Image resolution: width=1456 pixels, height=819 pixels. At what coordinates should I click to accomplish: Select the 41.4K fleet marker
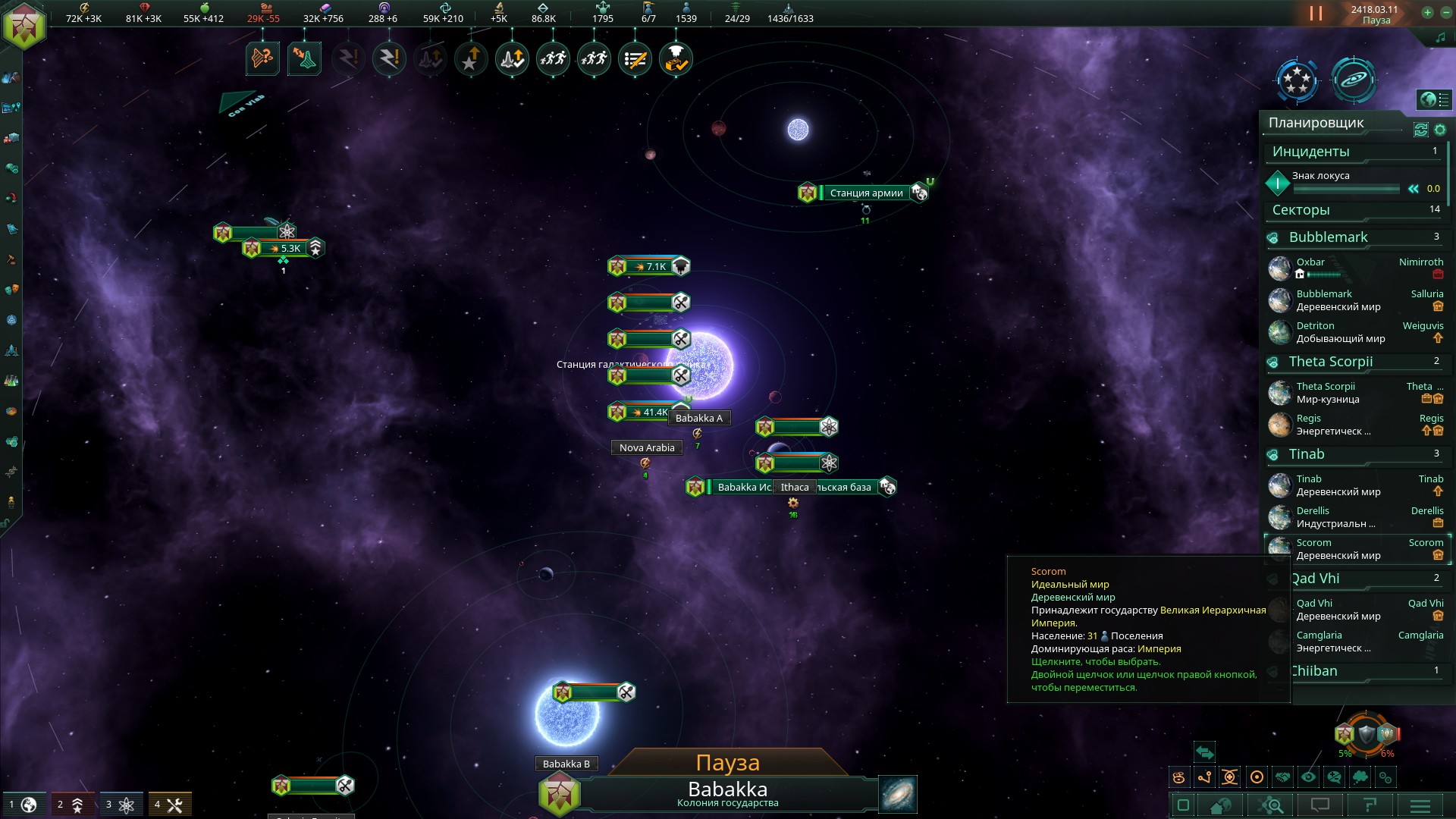pos(650,412)
